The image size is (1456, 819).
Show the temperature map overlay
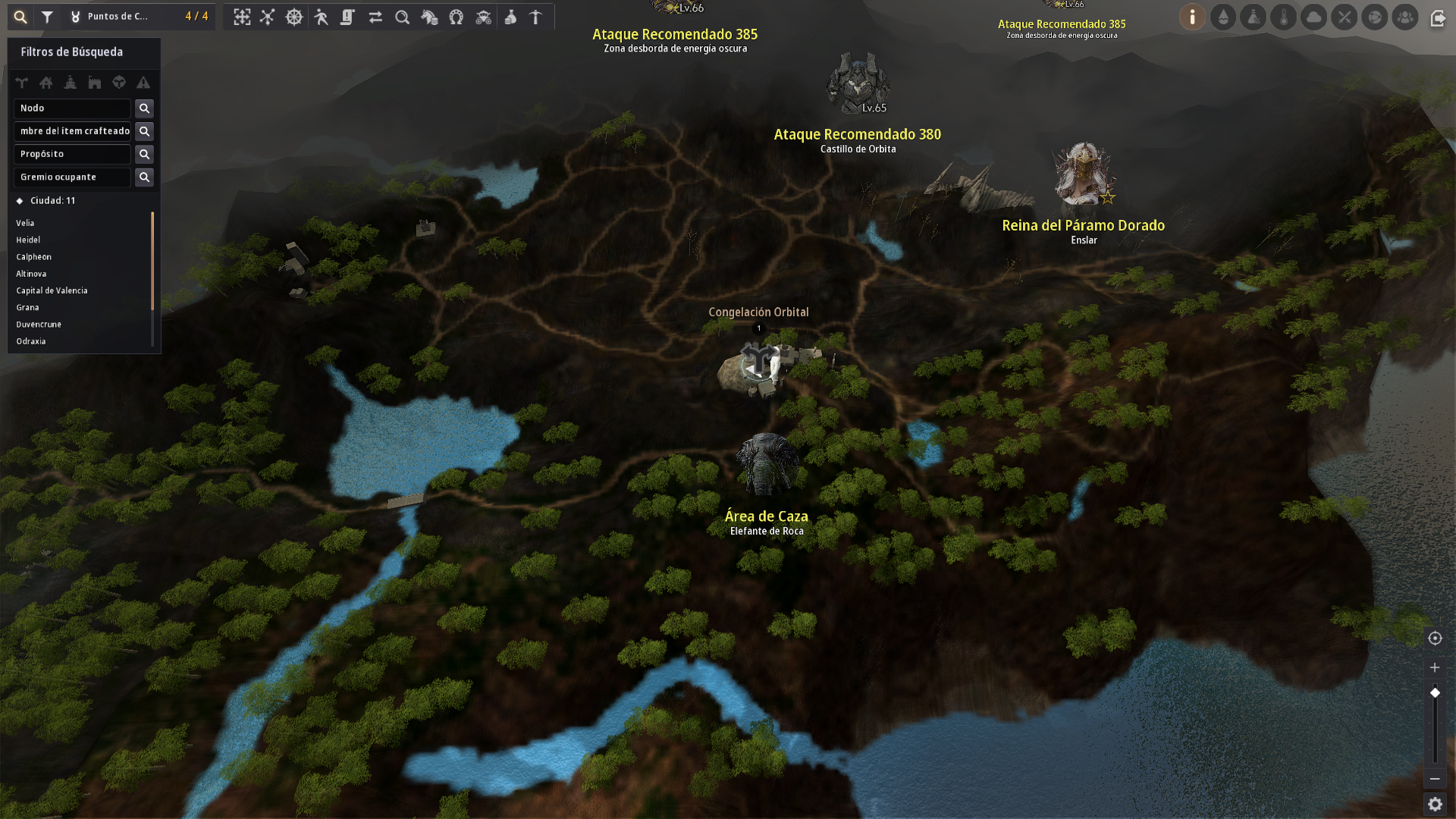pos(1284,17)
